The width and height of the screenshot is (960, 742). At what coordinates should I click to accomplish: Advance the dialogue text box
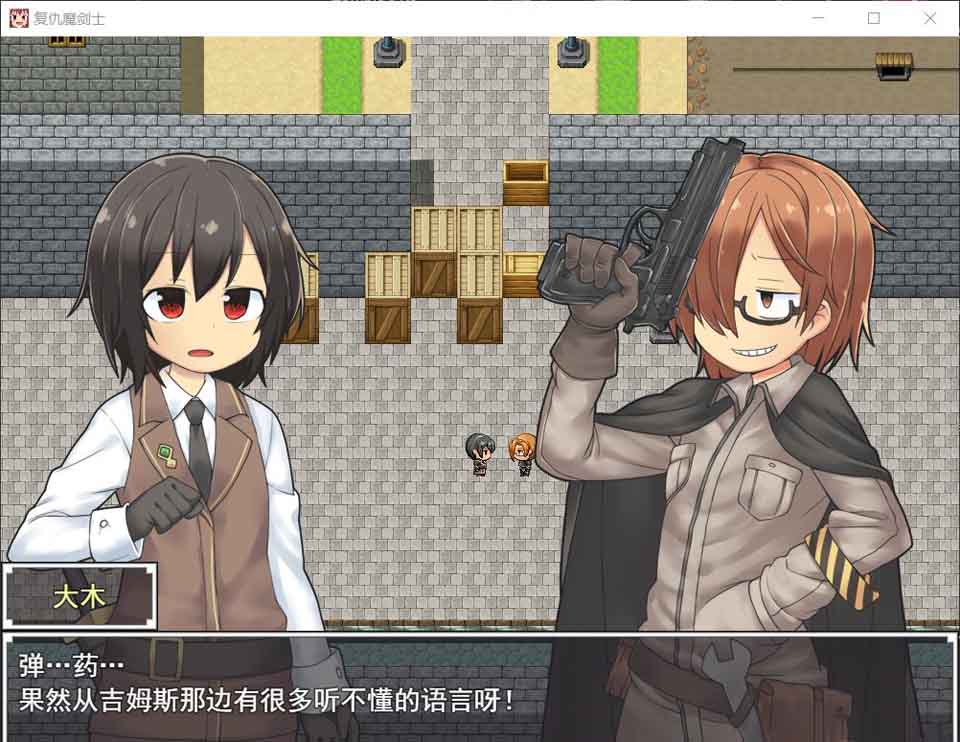[480, 685]
